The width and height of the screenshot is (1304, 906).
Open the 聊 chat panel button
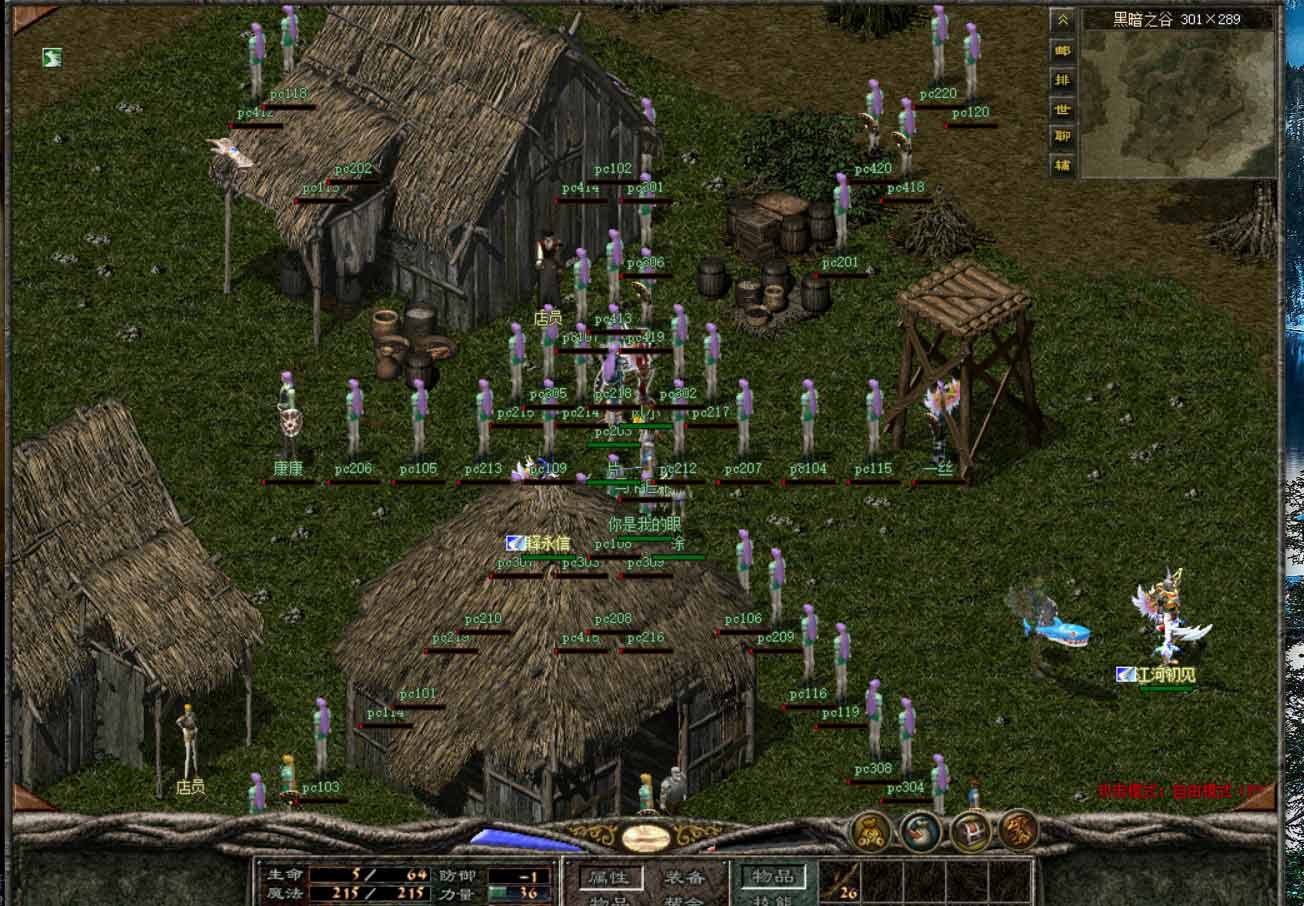(x=1061, y=136)
